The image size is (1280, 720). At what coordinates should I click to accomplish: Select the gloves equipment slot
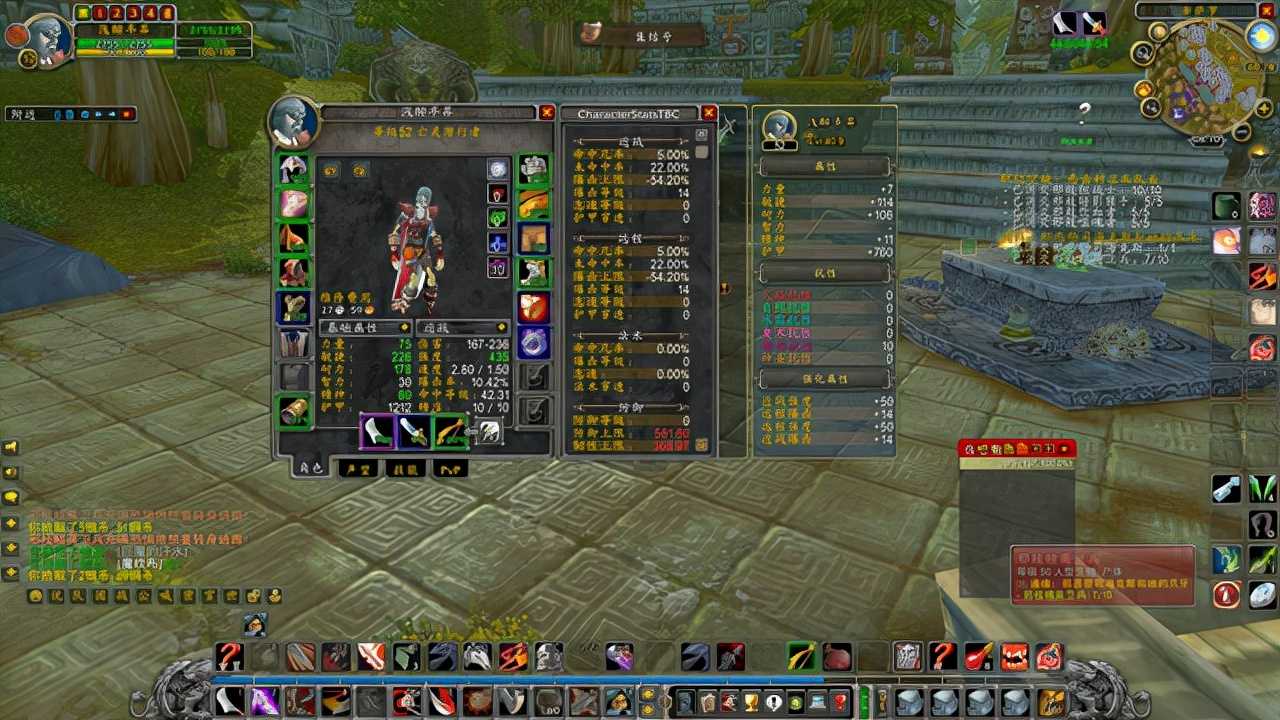tap(534, 168)
